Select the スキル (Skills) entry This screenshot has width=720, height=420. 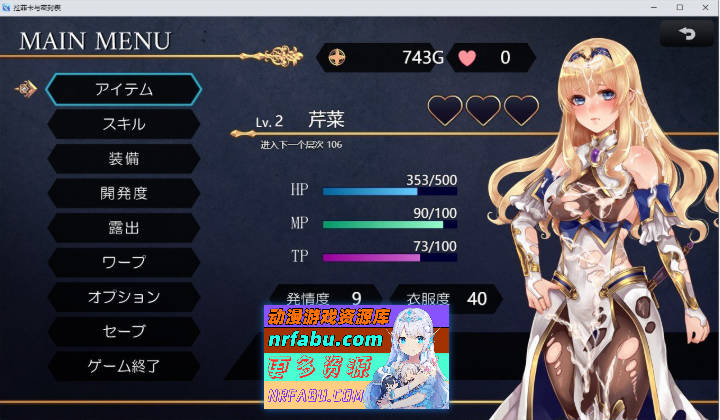coord(124,124)
